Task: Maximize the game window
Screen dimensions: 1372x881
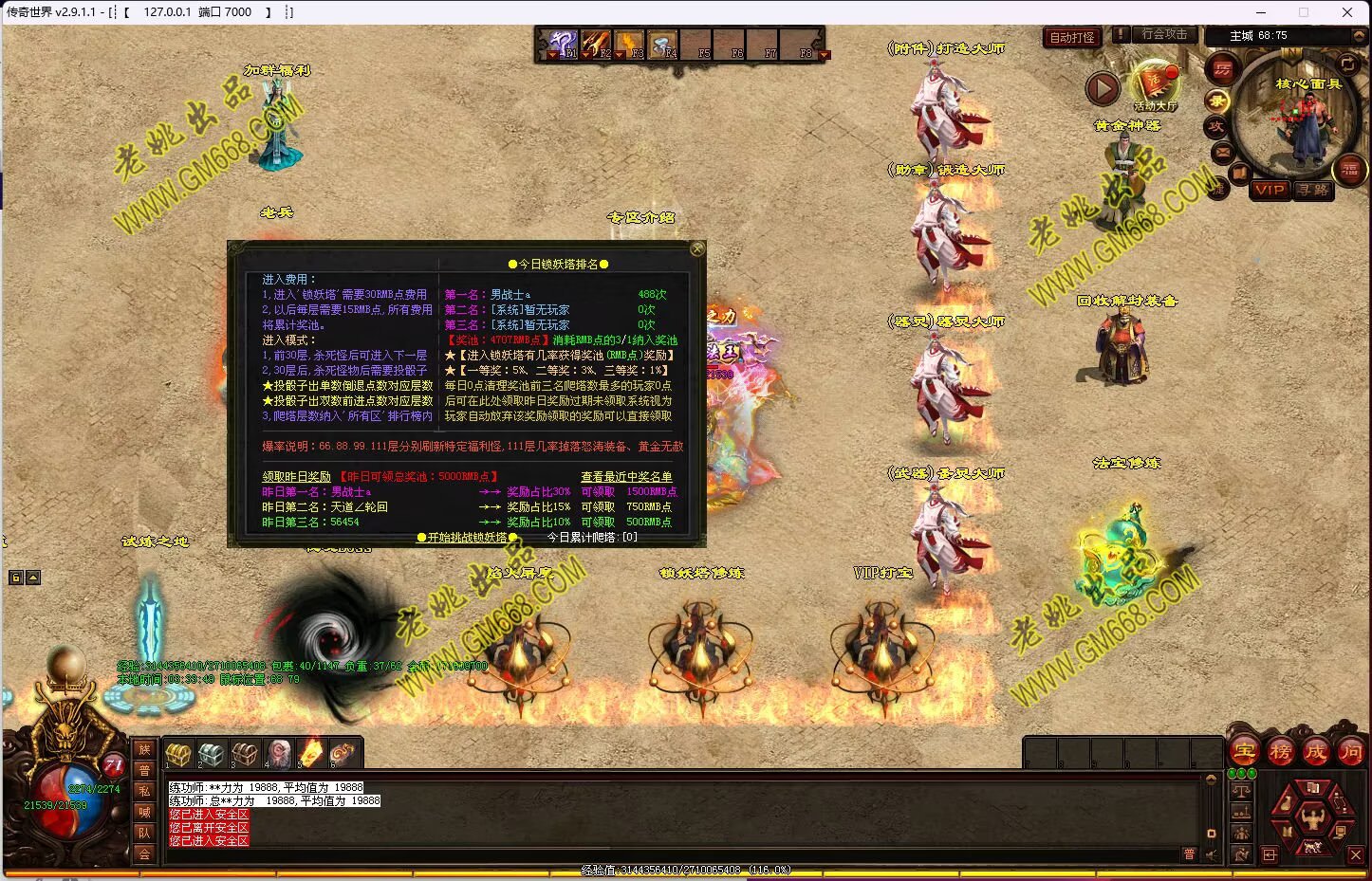Action: [x=1304, y=12]
